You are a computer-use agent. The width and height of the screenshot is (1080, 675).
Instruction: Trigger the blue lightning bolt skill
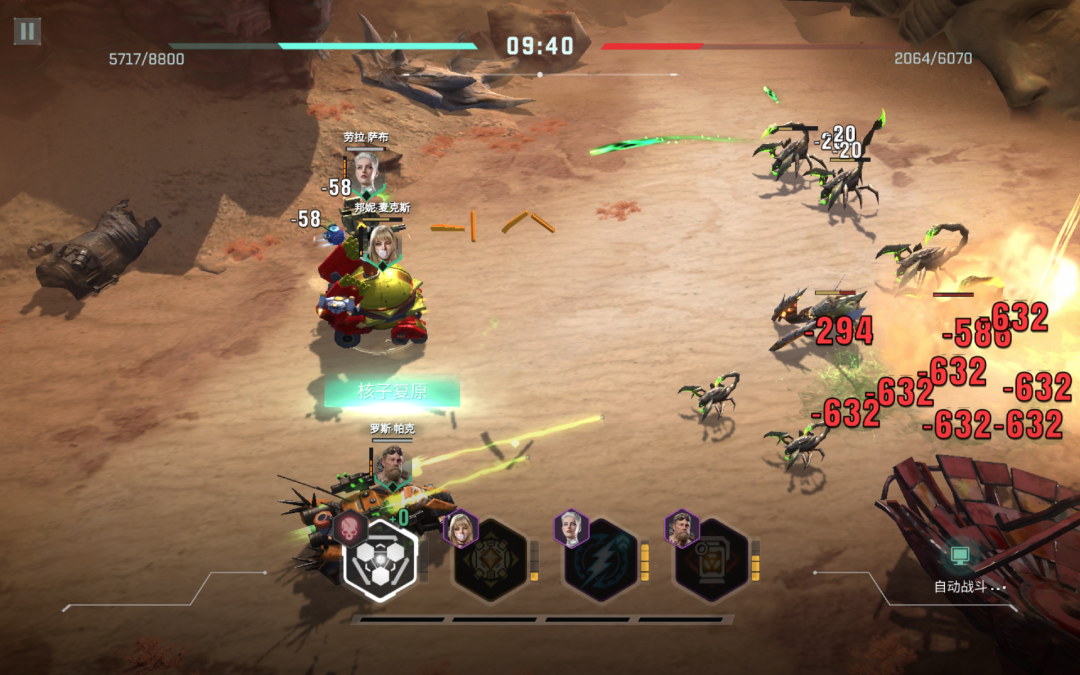point(600,560)
